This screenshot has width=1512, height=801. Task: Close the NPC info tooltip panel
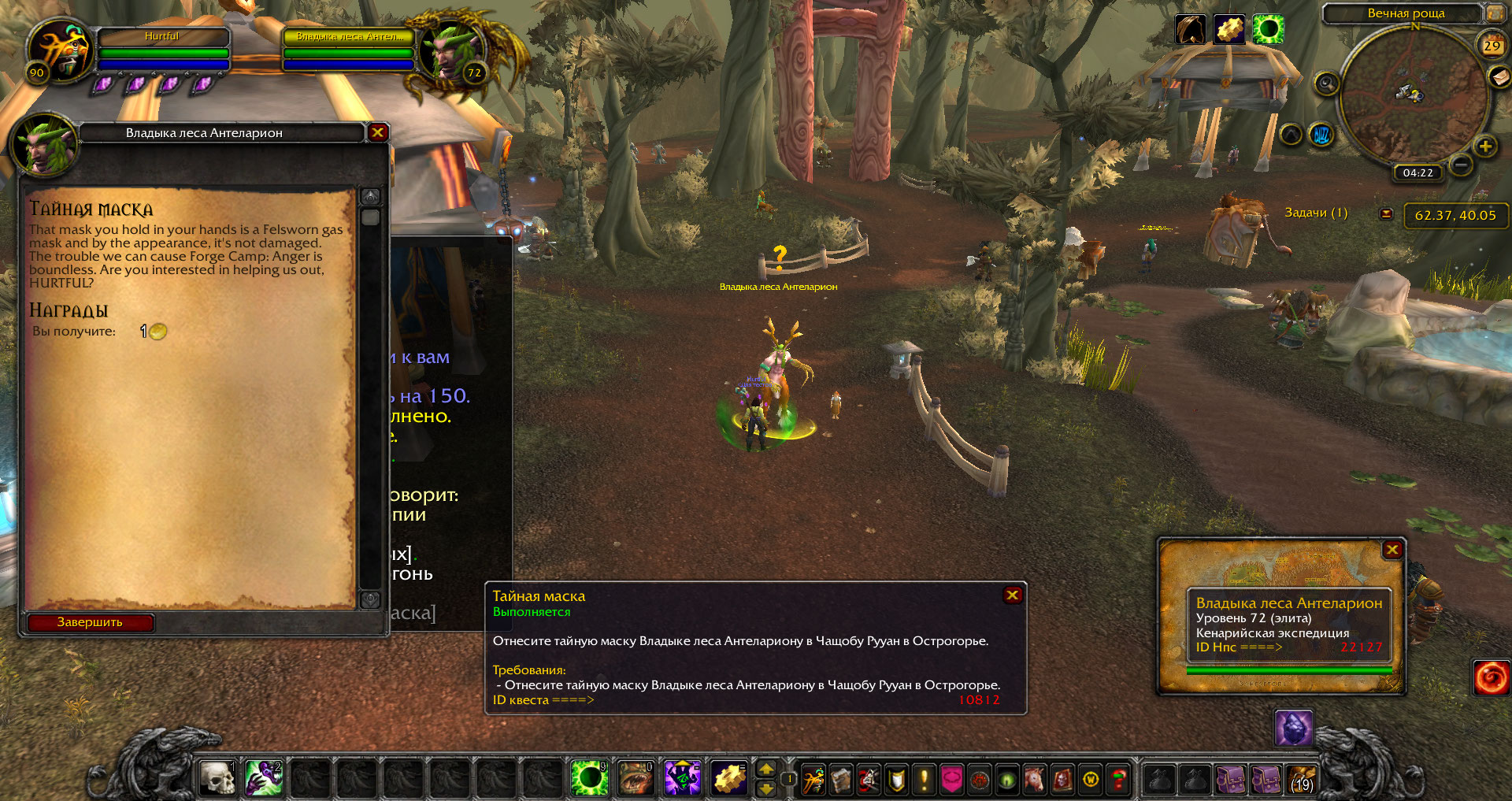(x=1392, y=550)
